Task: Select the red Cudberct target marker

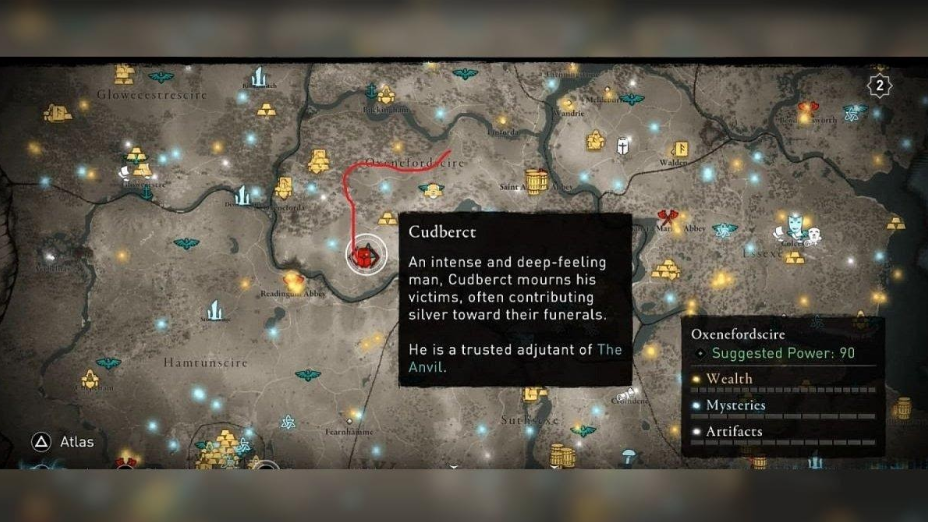Action: pyautogui.click(x=364, y=256)
